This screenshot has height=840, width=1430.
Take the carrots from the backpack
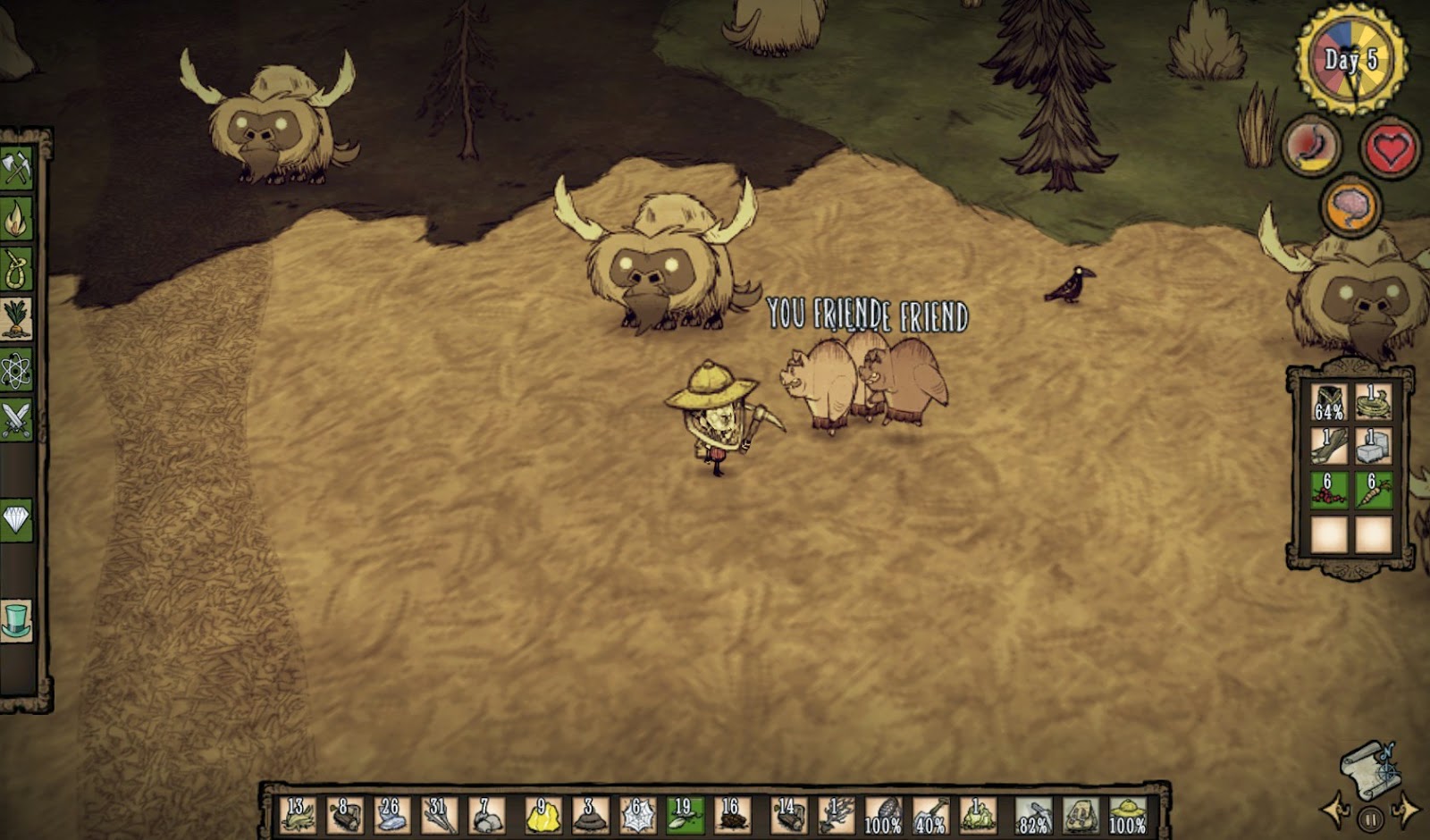1373,491
